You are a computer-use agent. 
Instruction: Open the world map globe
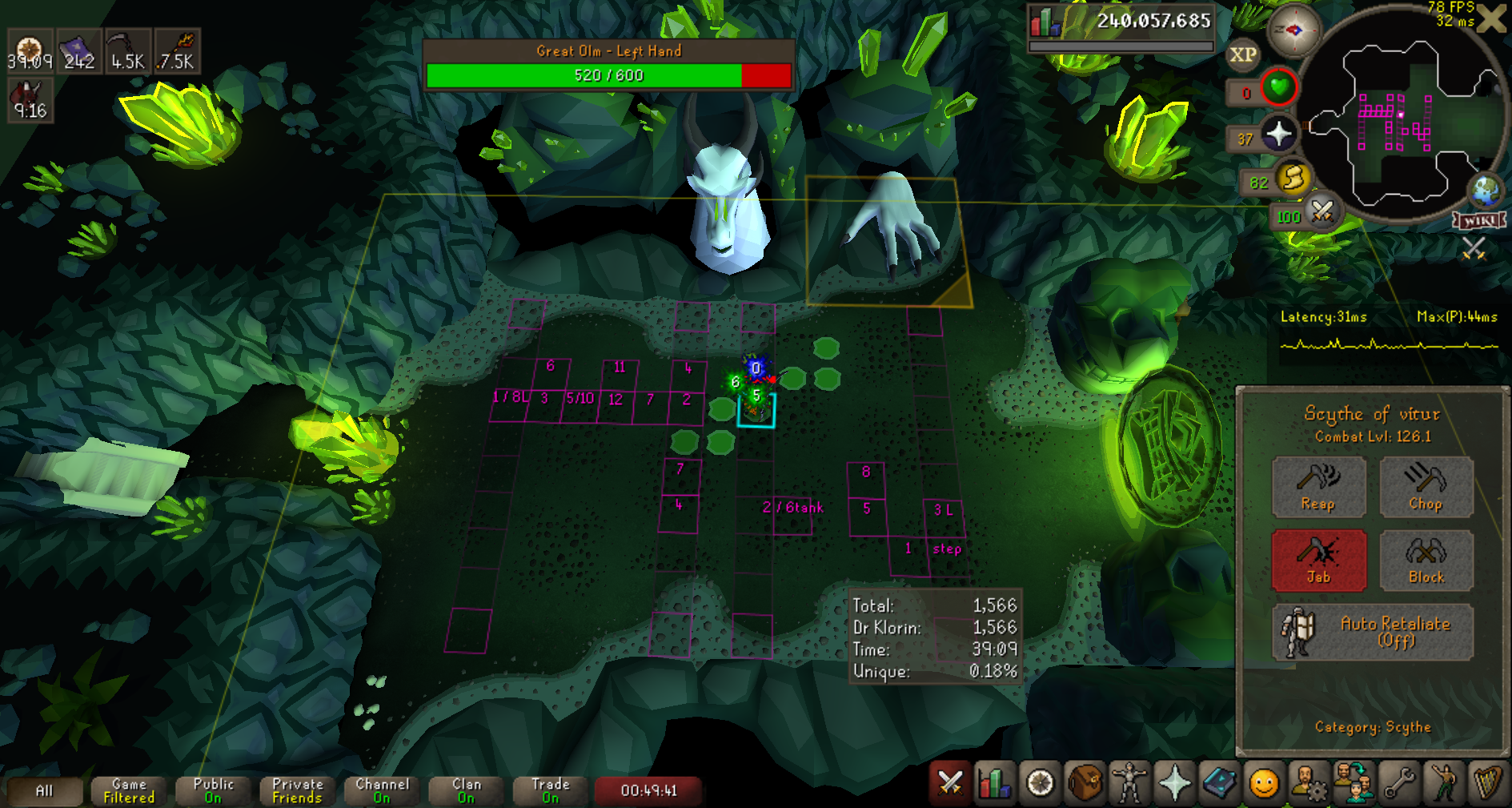(x=1486, y=191)
